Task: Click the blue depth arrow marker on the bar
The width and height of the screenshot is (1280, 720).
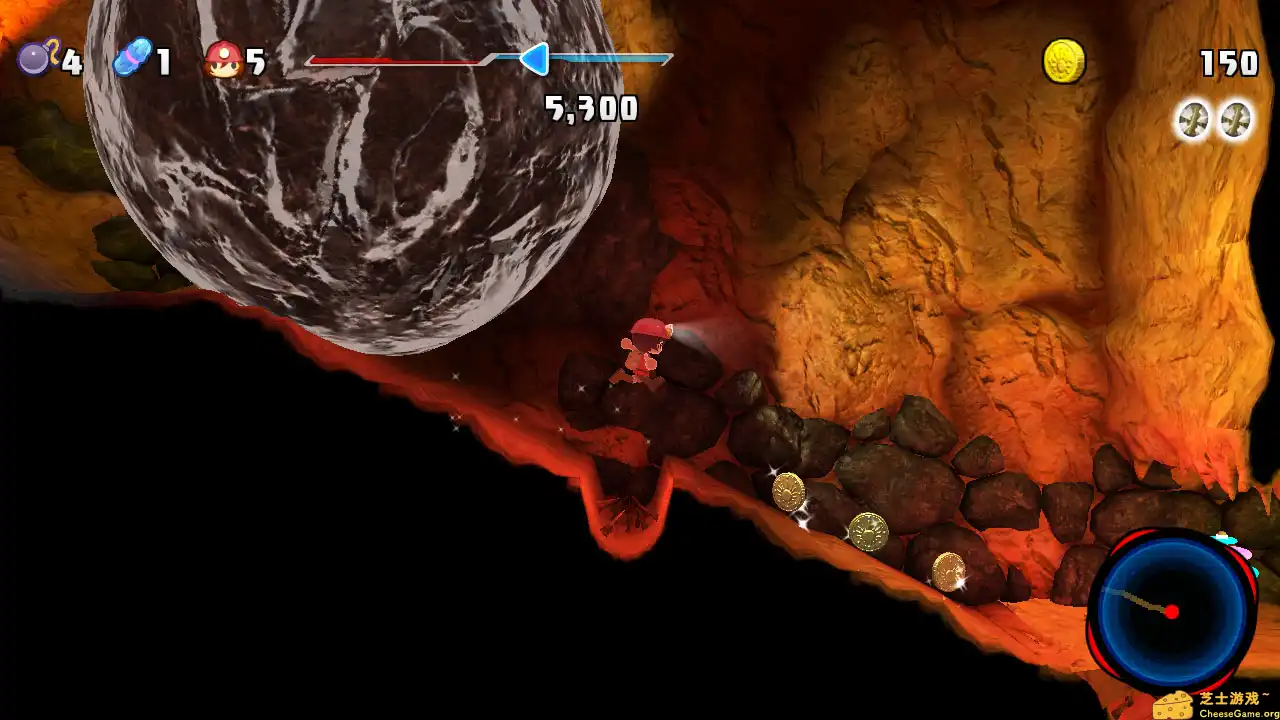Action: pos(537,60)
